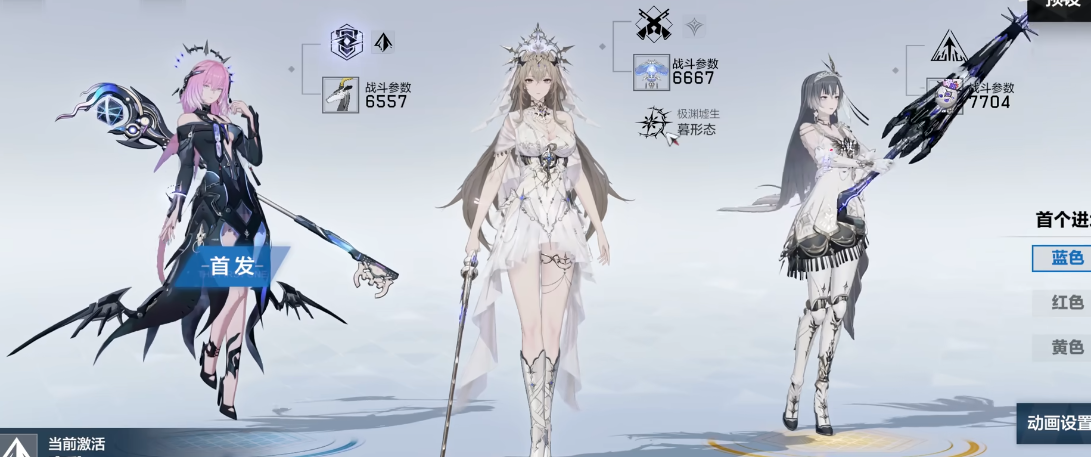Open the middle character's weapon icon
Viewport: 1091px width, 457px height.
[651, 72]
